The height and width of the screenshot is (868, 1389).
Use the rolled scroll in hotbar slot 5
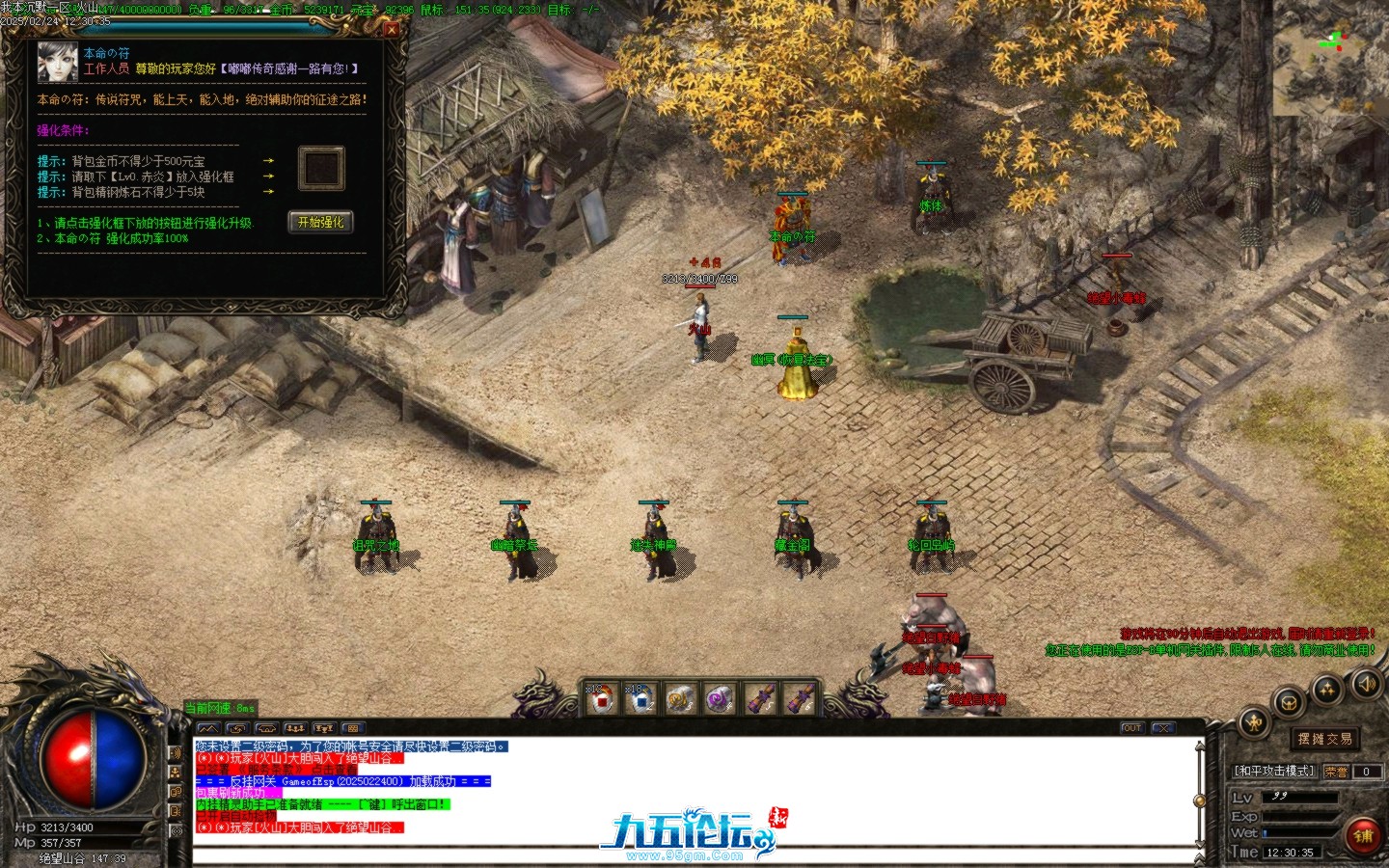759,700
